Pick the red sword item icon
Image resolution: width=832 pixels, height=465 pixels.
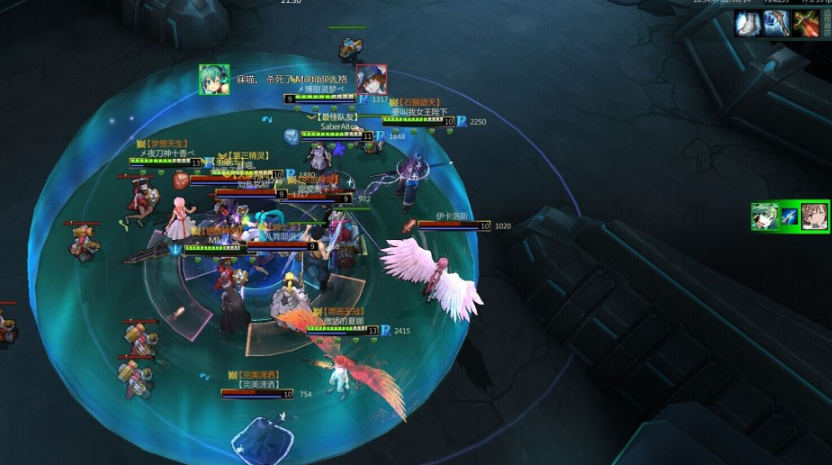point(806,24)
